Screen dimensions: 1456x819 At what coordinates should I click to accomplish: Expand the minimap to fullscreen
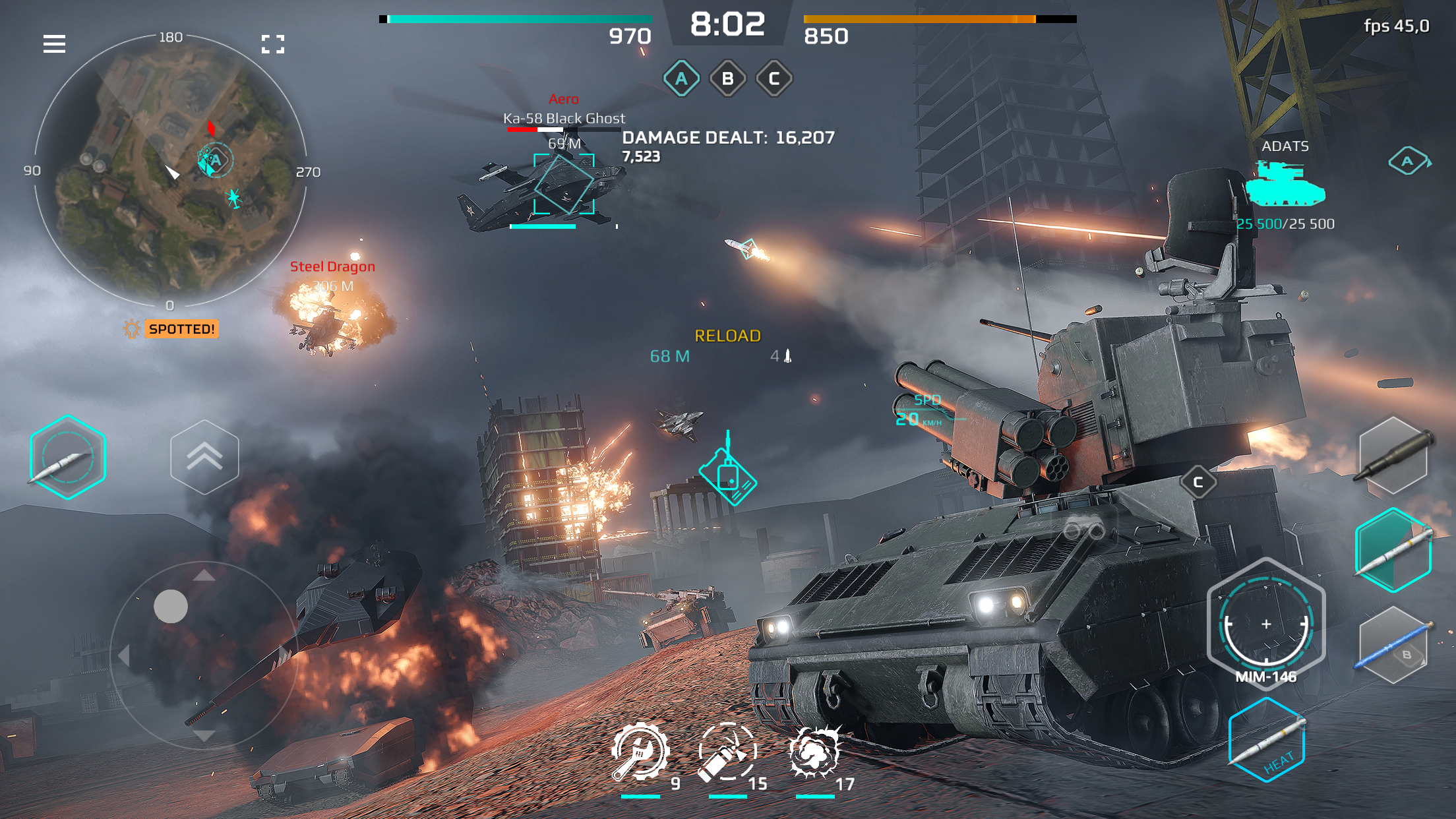(x=273, y=44)
